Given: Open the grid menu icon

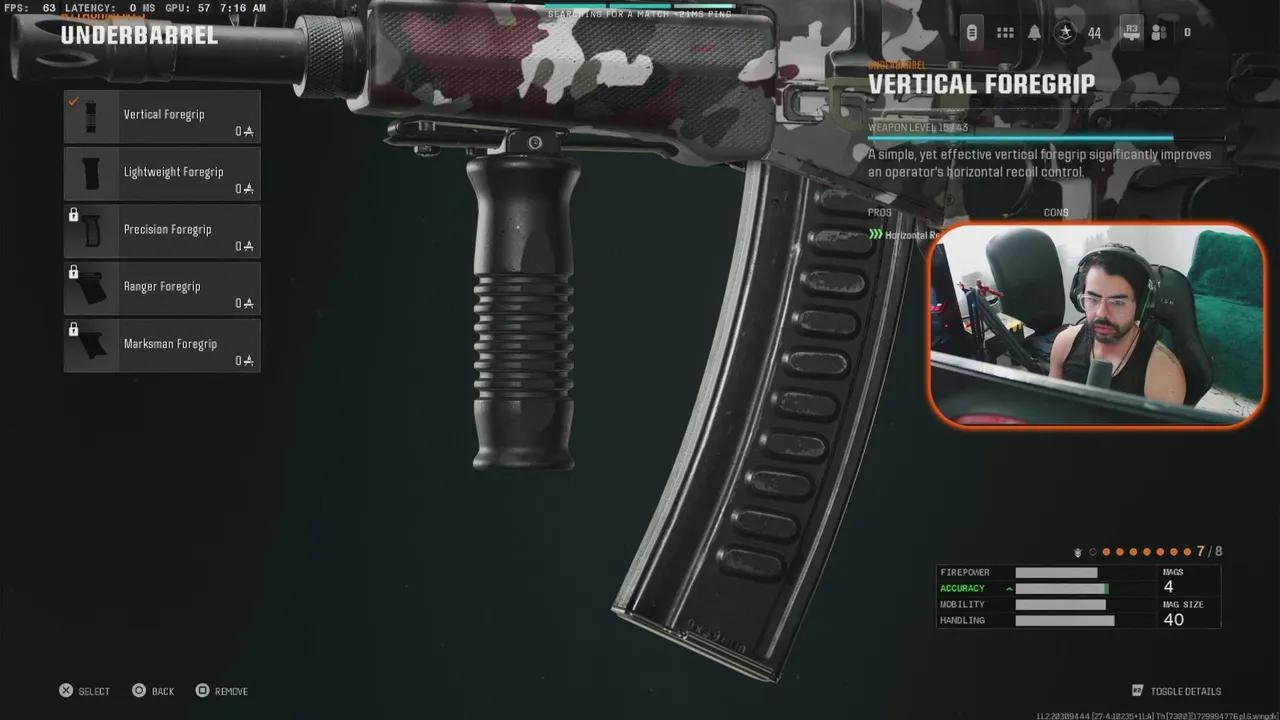Looking at the screenshot, I should pyautogui.click(x=1005, y=33).
